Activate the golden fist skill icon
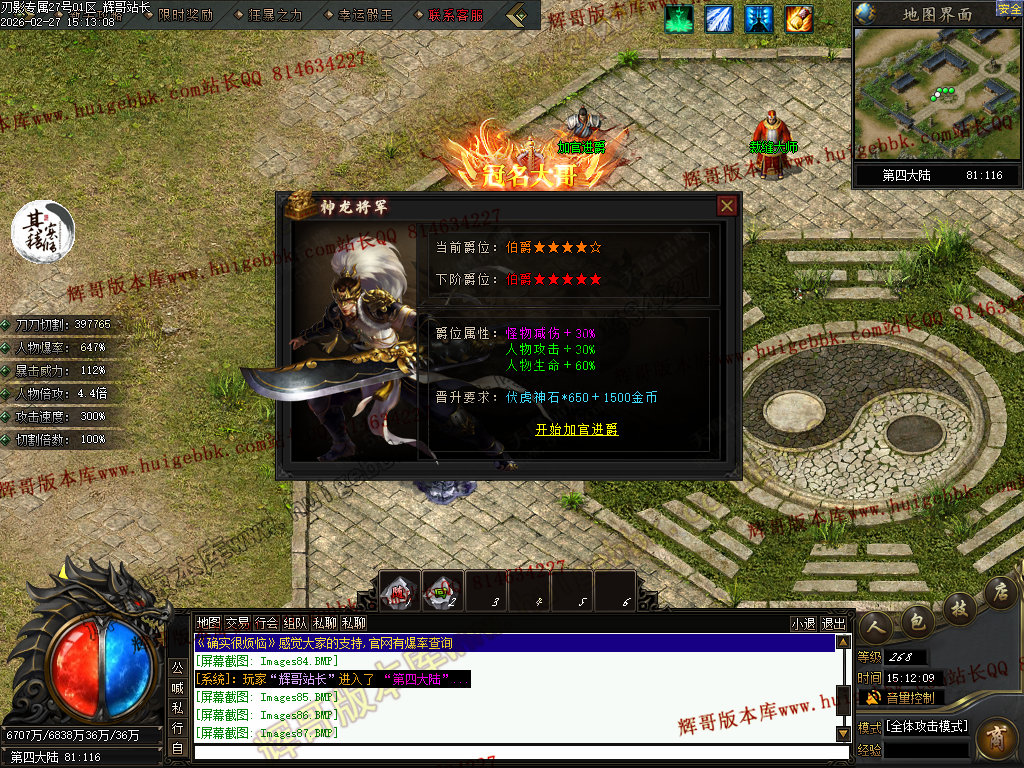The image size is (1024, 768). pos(799,19)
